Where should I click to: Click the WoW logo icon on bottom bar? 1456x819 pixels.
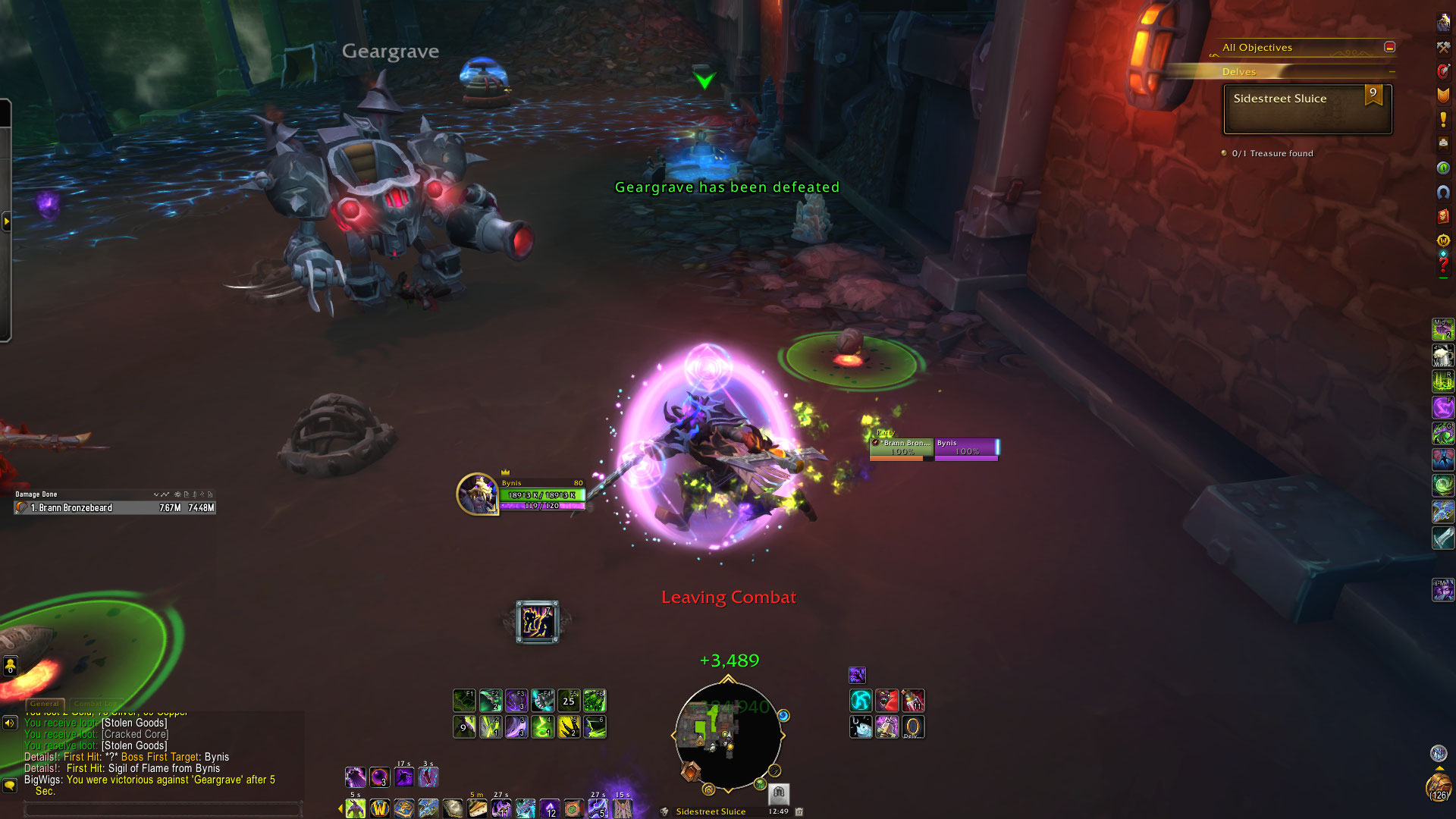click(x=379, y=808)
